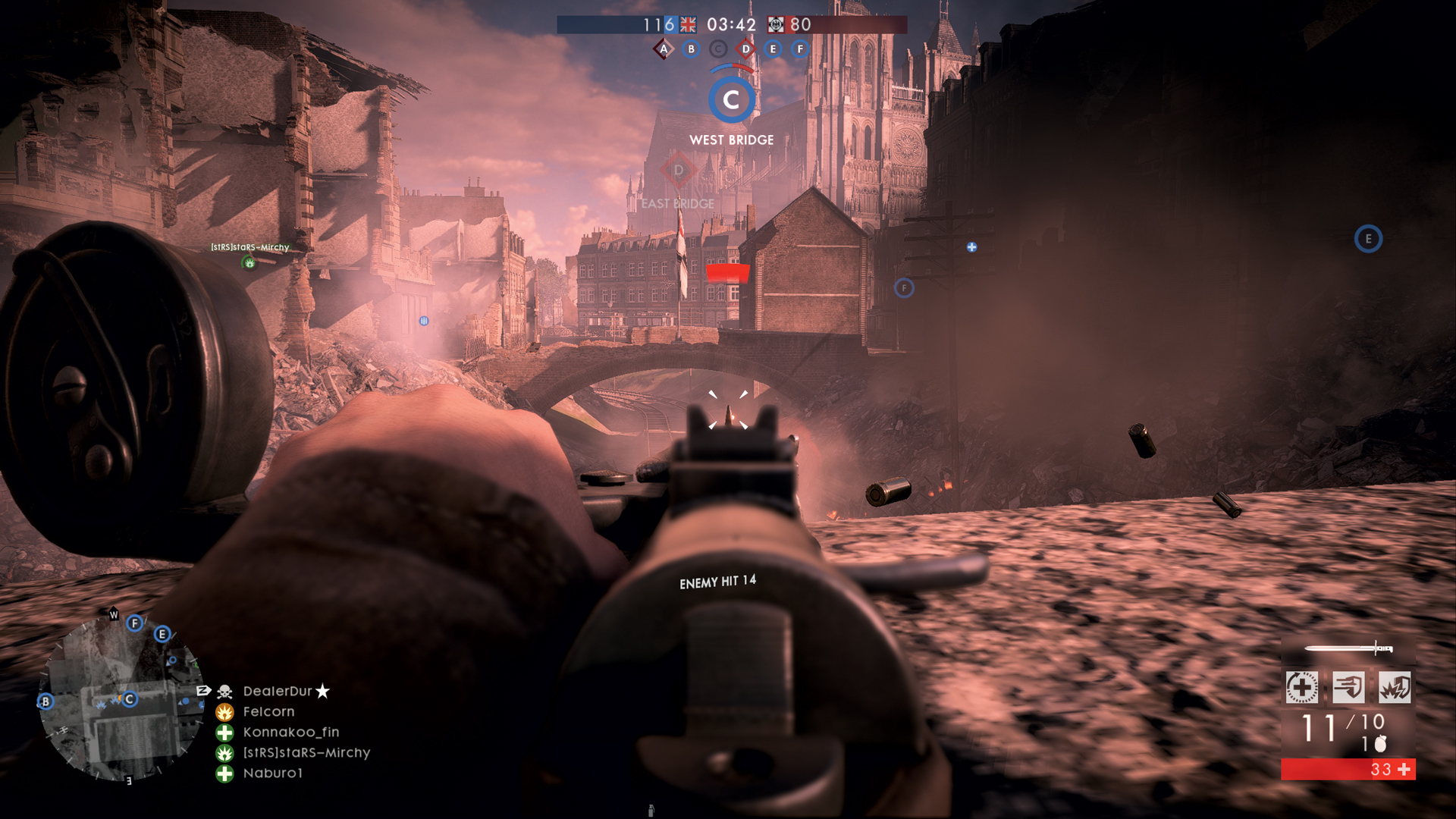
Task: Click the bullet shield perk icon
Action: (1348, 688)
